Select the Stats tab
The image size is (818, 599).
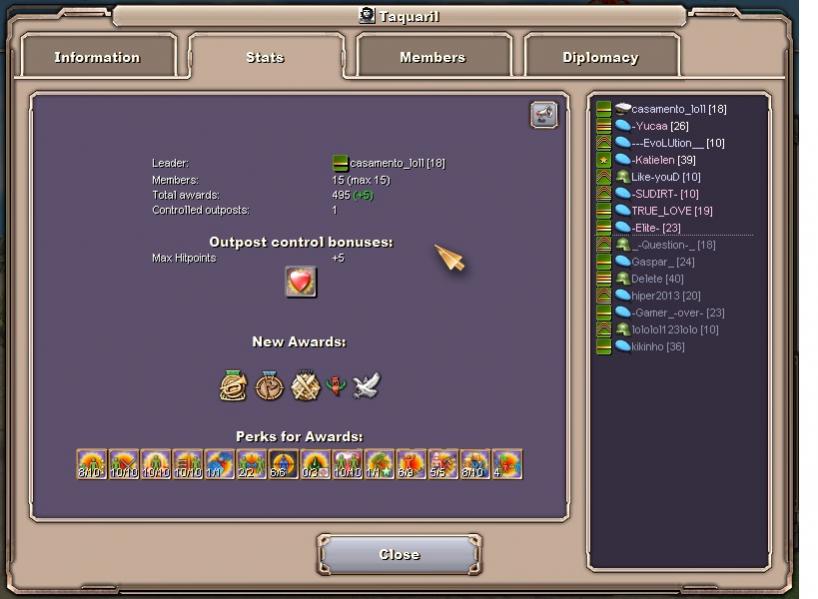point(265,57)
